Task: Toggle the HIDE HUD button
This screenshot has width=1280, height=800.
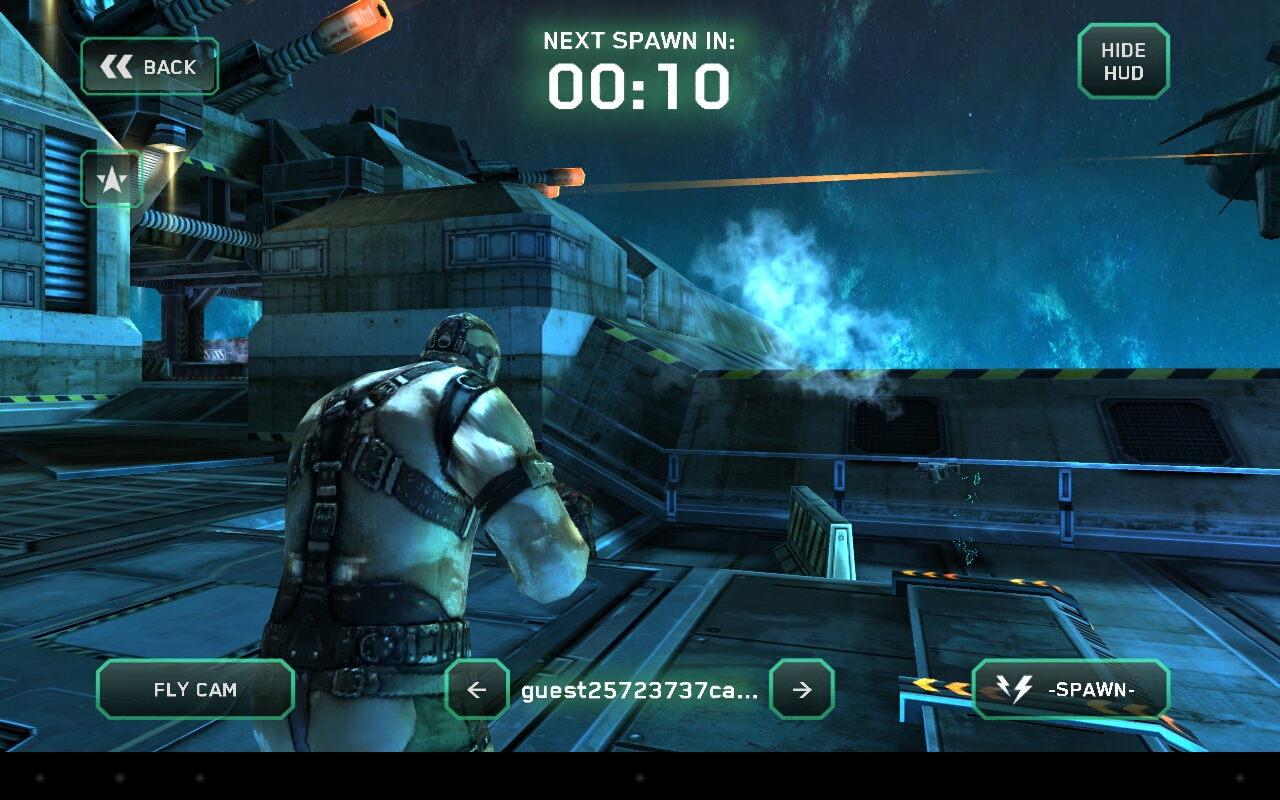Action: (x=1123, y=62)
